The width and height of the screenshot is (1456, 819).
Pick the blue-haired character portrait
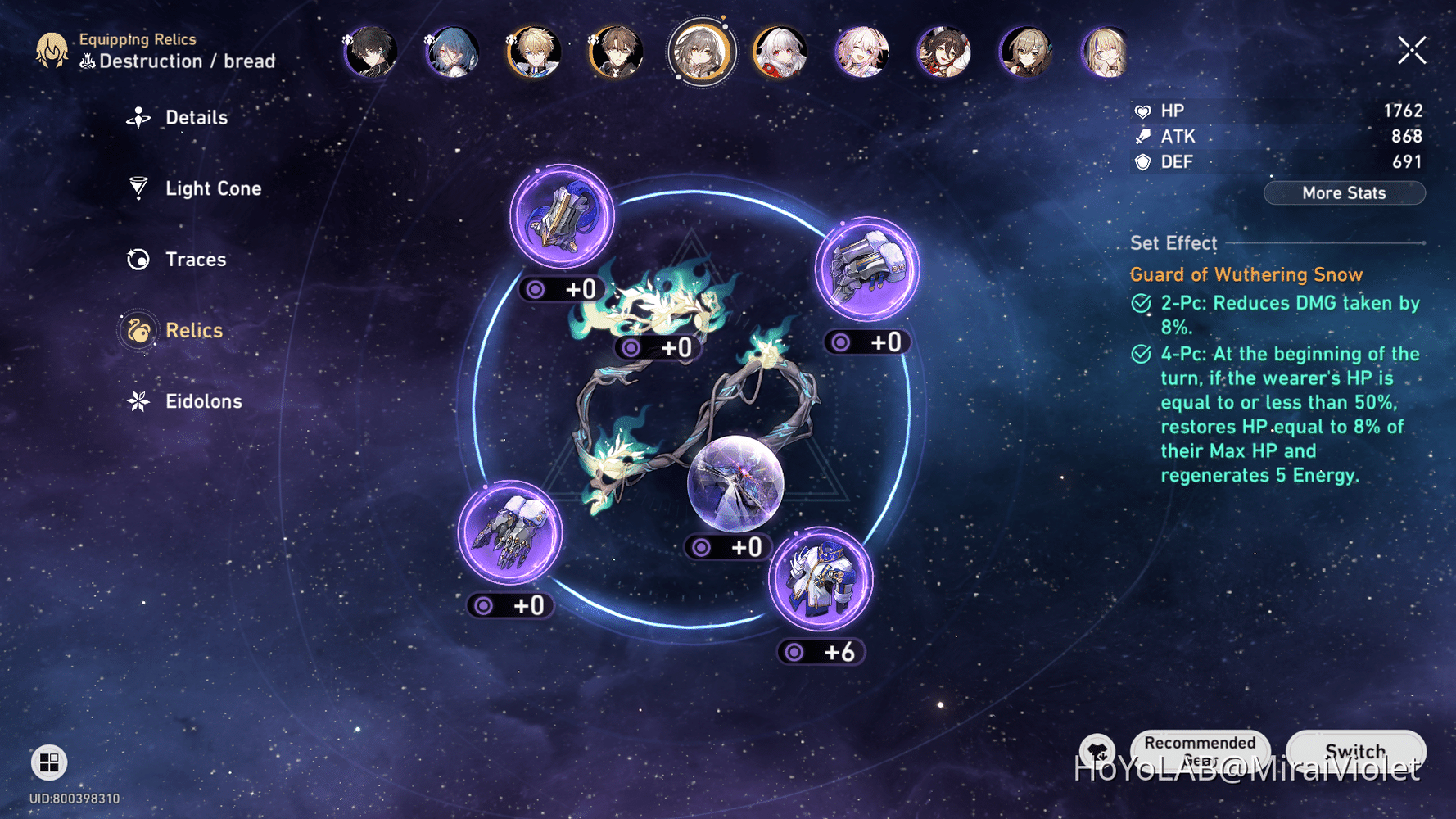coord(452,52)
